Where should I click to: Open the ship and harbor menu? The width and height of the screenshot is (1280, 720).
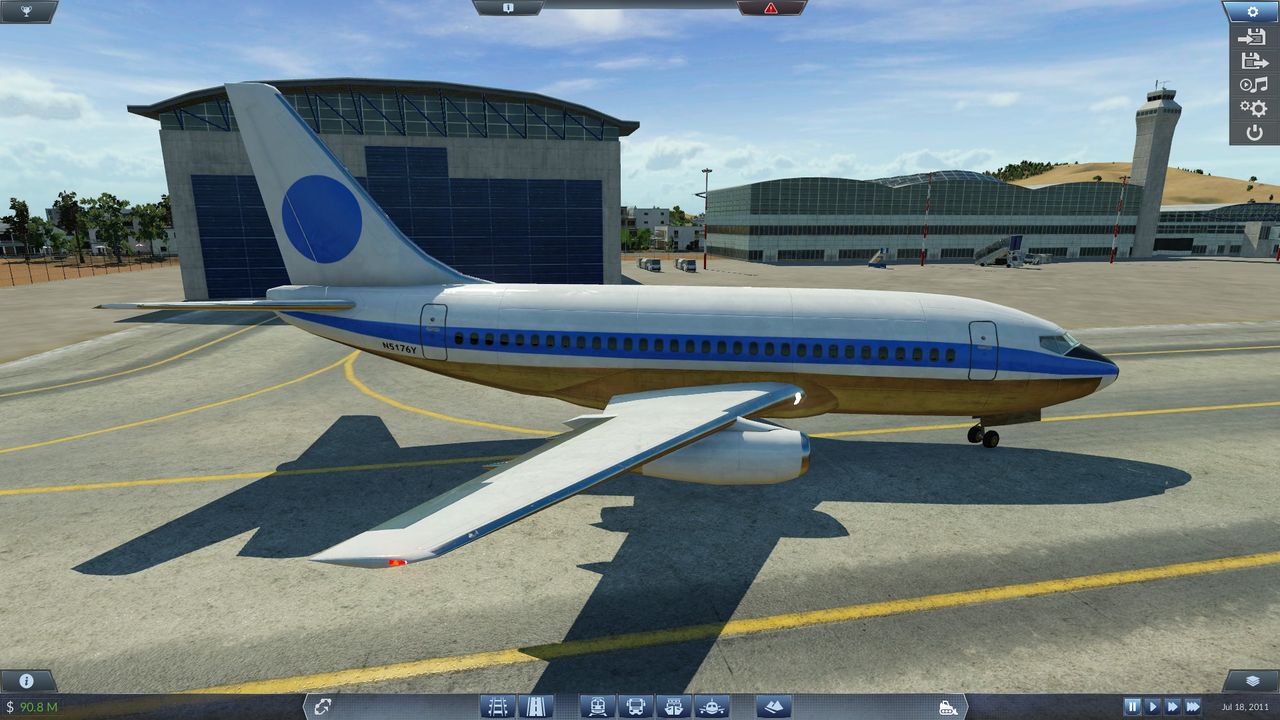tap(673, 706)
